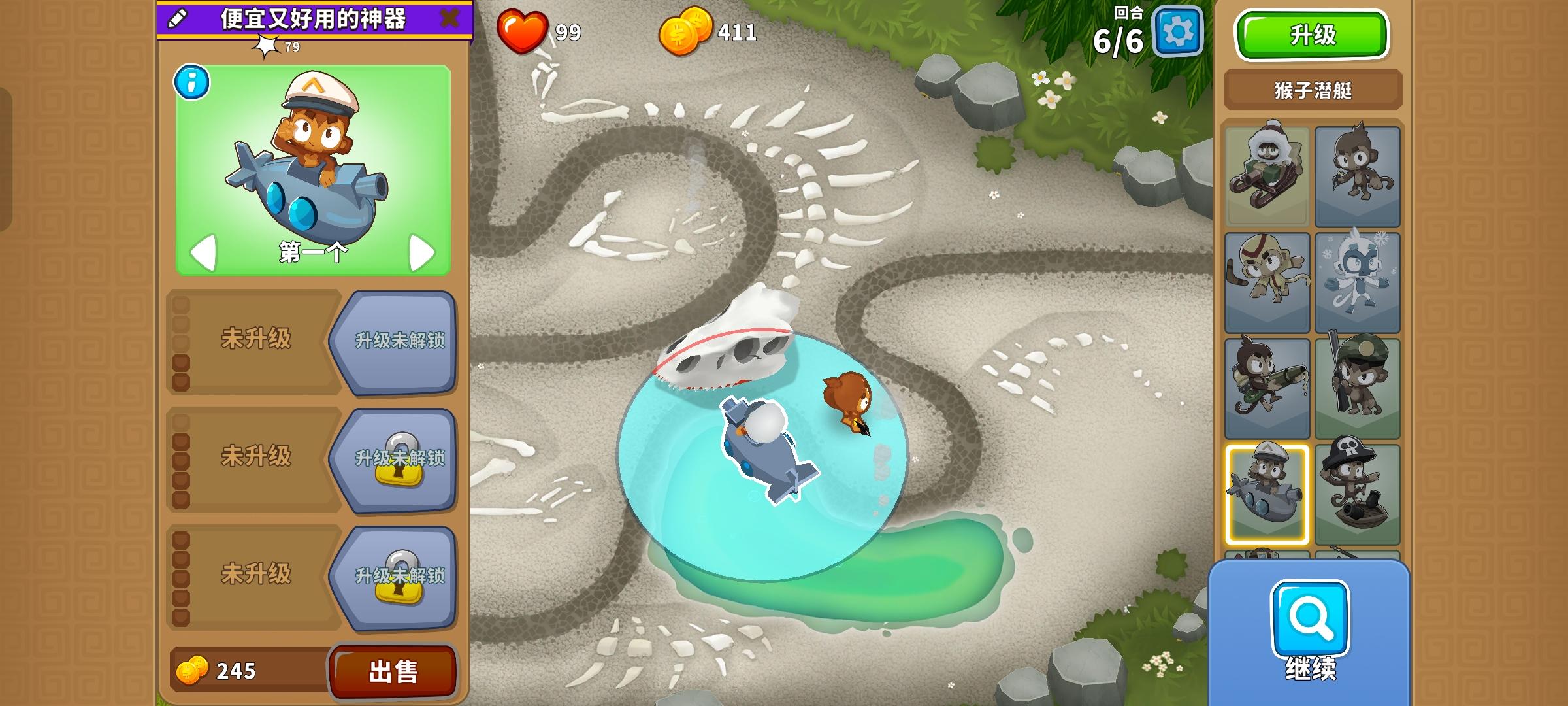Select the white Ice Monkey tower icon
Viewport: 1568px width, 706px height.
pos(1359,281)
